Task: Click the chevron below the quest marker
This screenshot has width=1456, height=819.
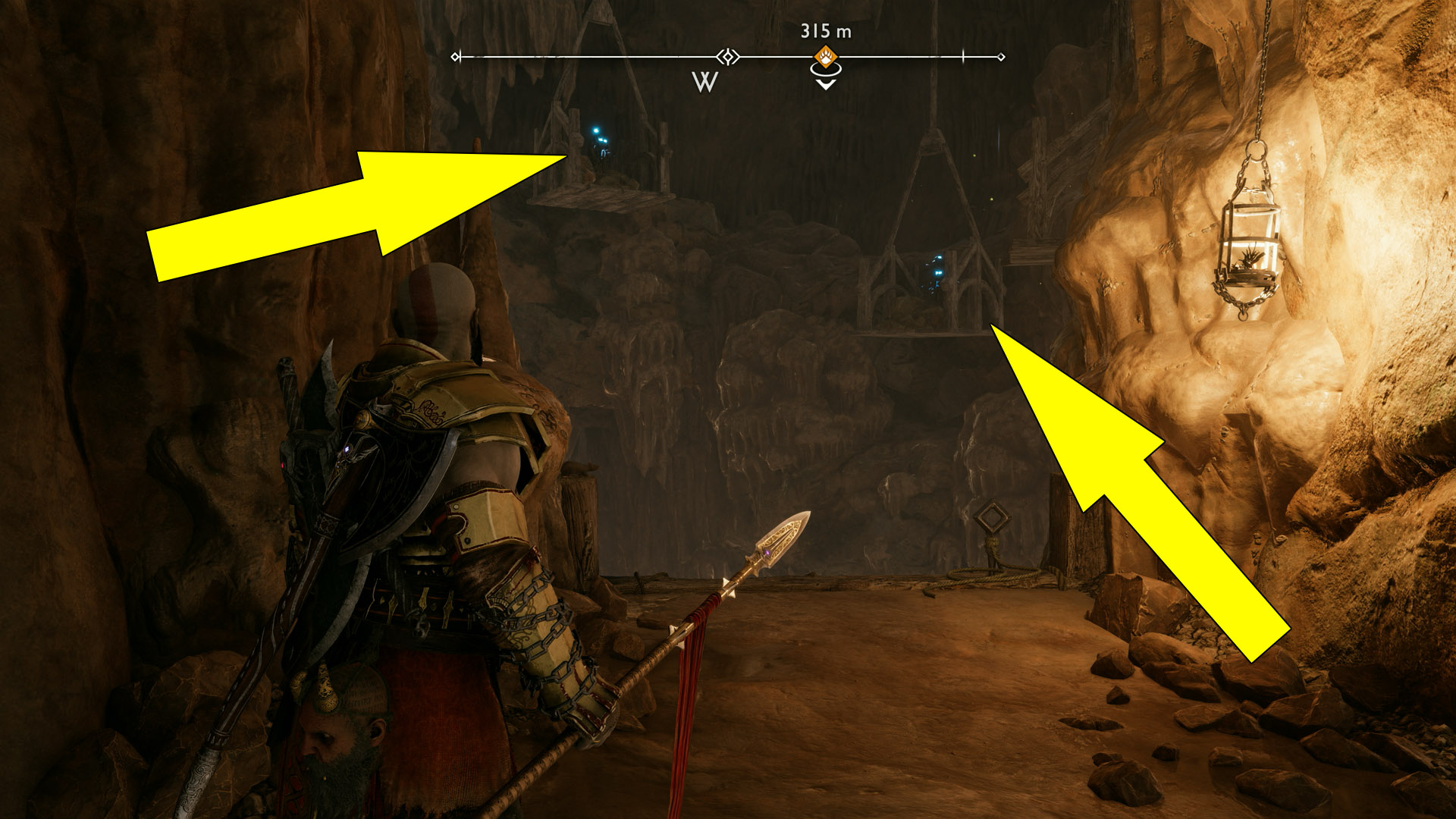Action: [x=826, y=83]
